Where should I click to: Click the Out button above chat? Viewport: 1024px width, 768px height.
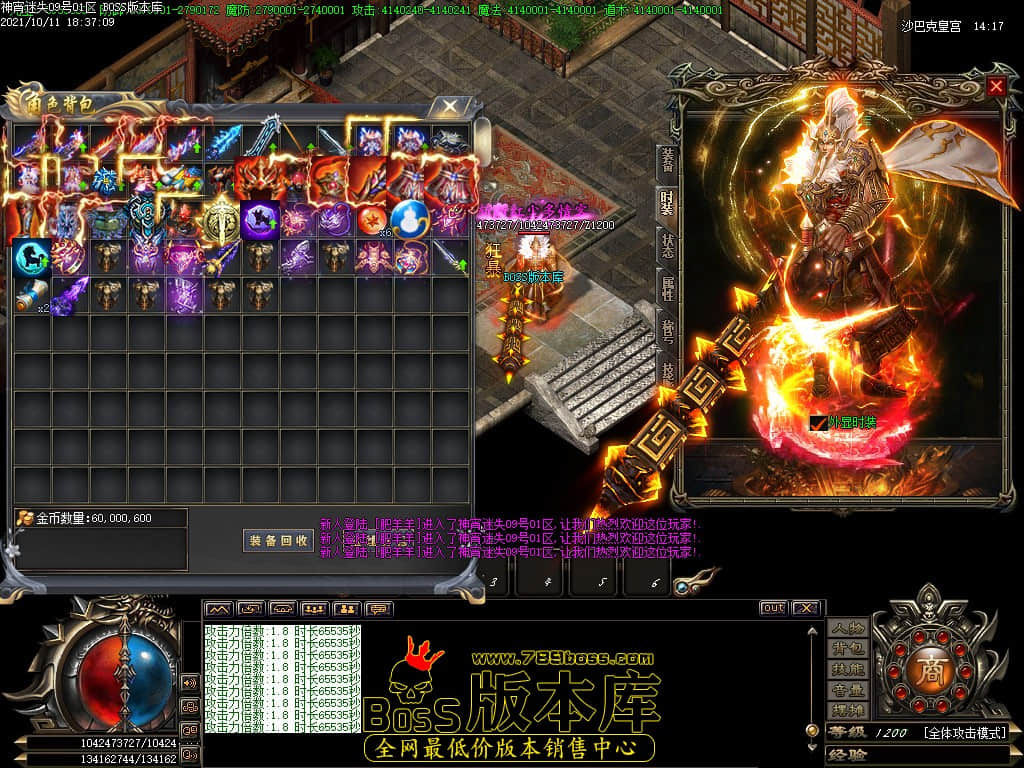[773, 608]
